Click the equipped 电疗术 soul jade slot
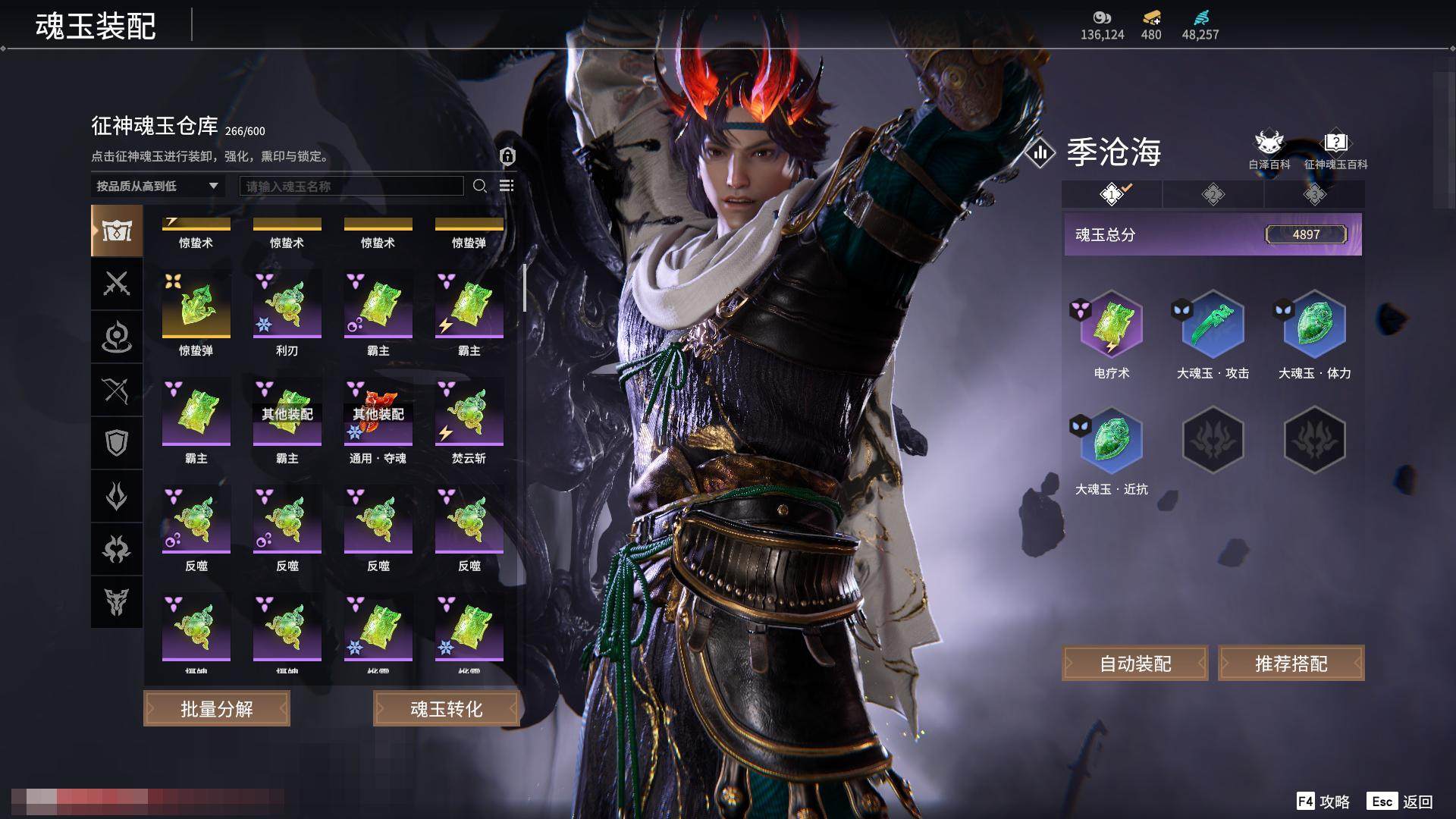The width and height of the screenshot is (1456, 819). (x=1111, y=325)
